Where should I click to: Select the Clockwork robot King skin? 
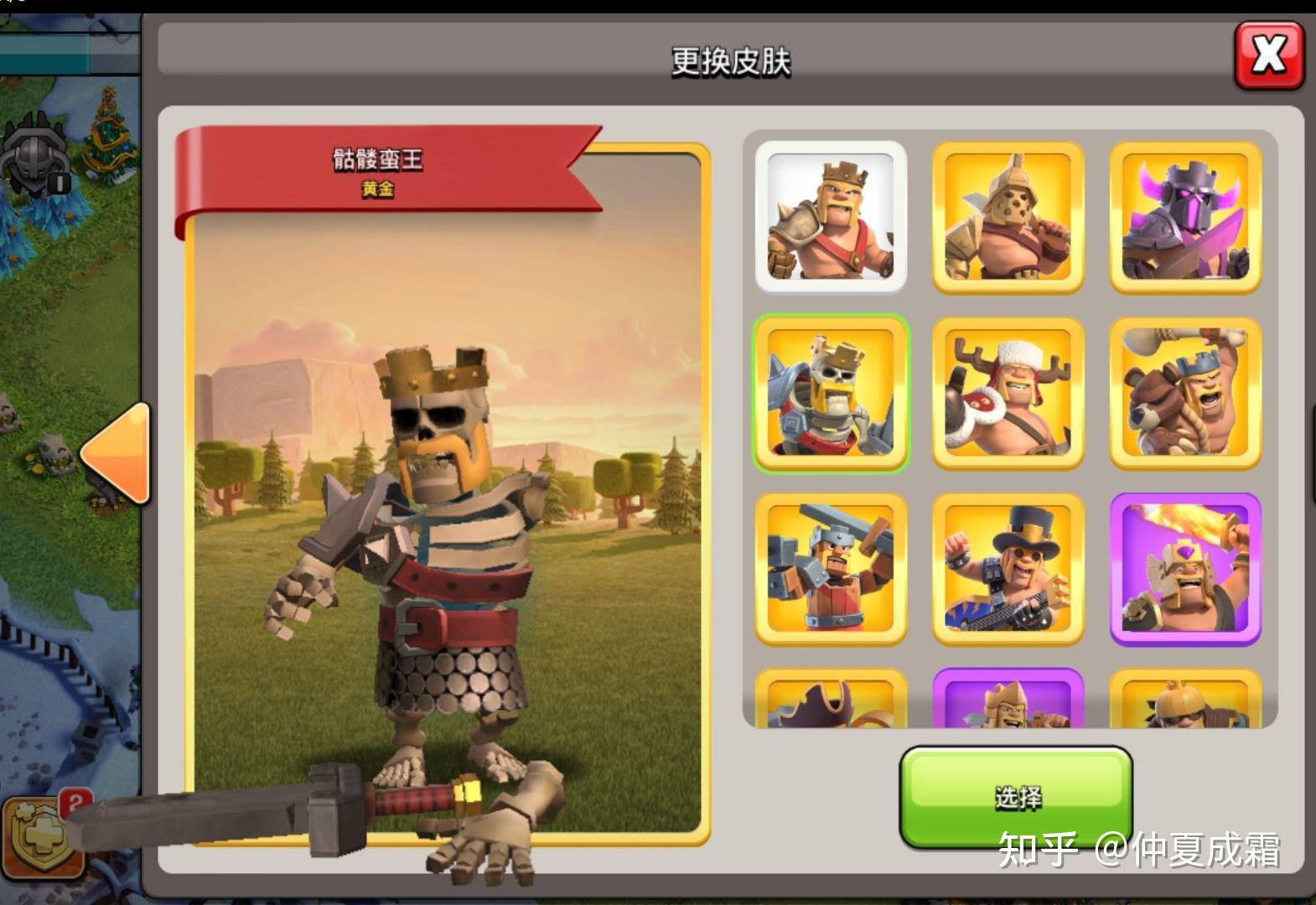pyautogui.click(x=831, y=569)
